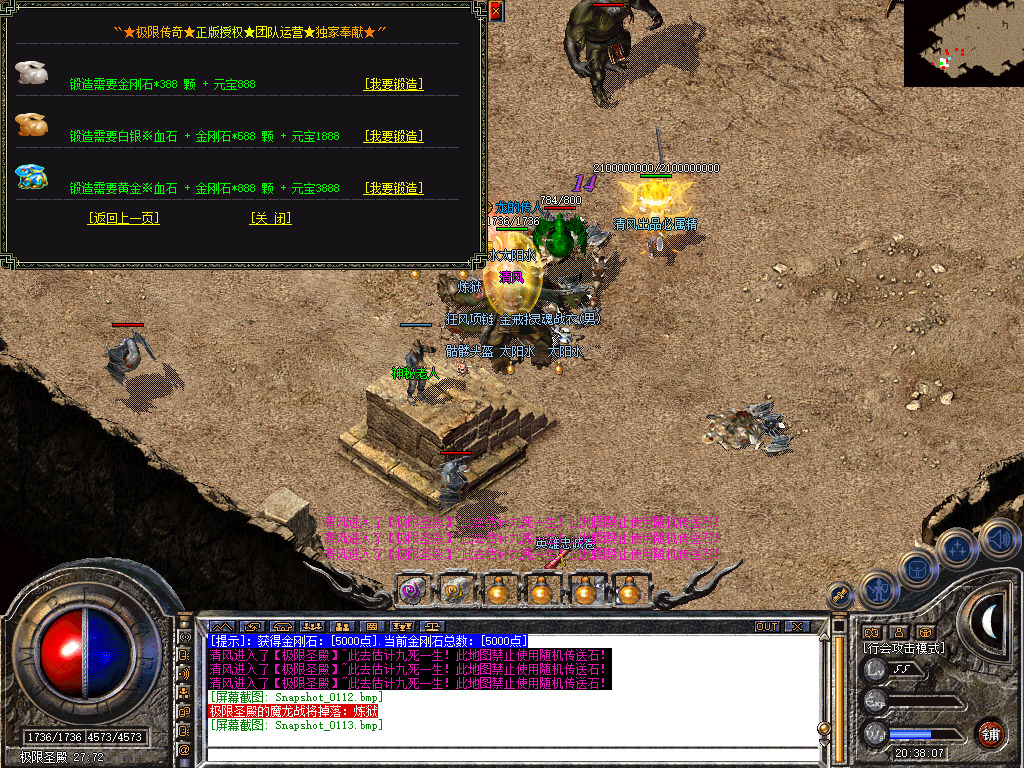Click the @ icon left of chat

pyautogui.click(x=185, y=748)
